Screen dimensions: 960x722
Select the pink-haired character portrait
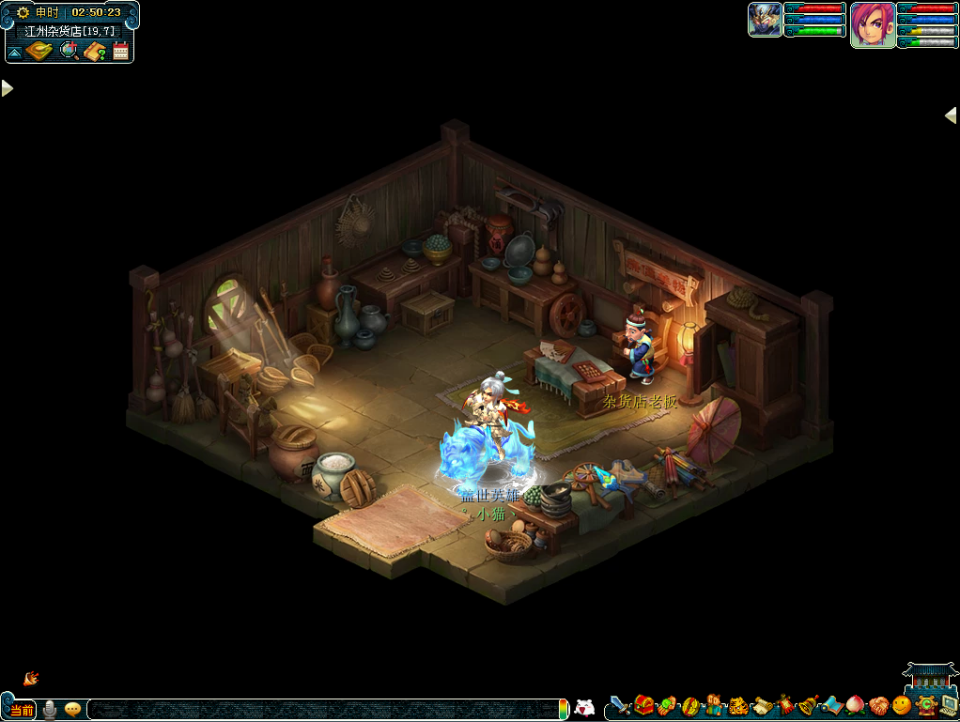pyautogui.click(x=872, y=23)
